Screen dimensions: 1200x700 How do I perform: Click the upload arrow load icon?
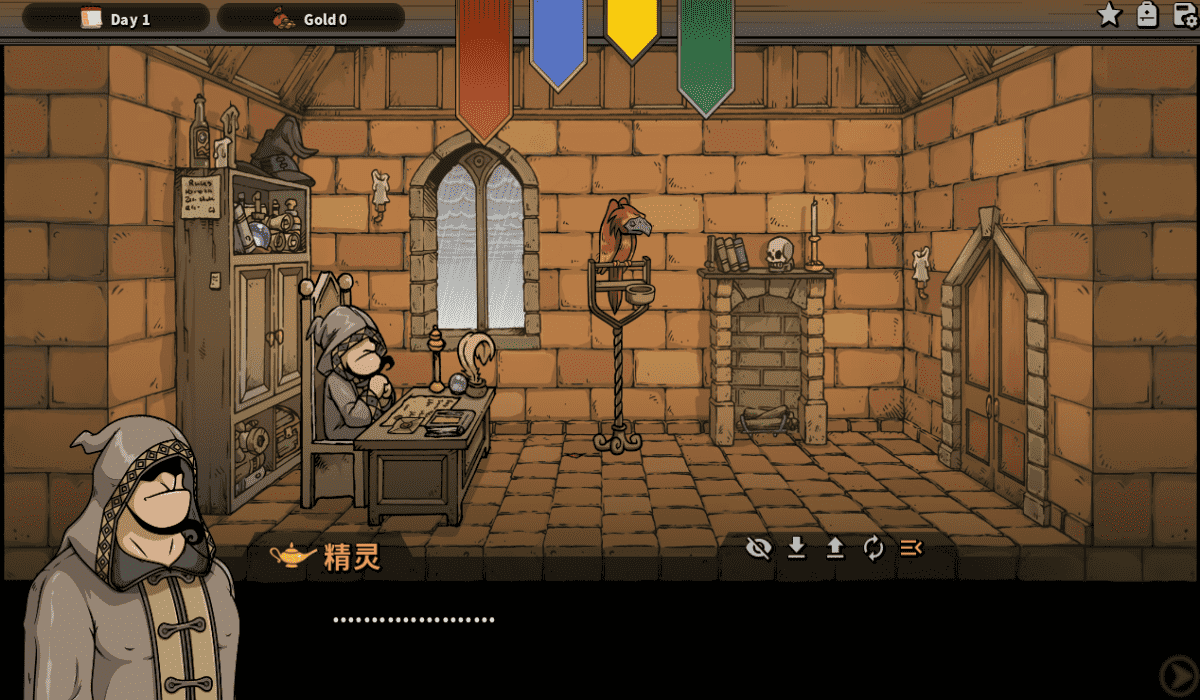(835, 548)
